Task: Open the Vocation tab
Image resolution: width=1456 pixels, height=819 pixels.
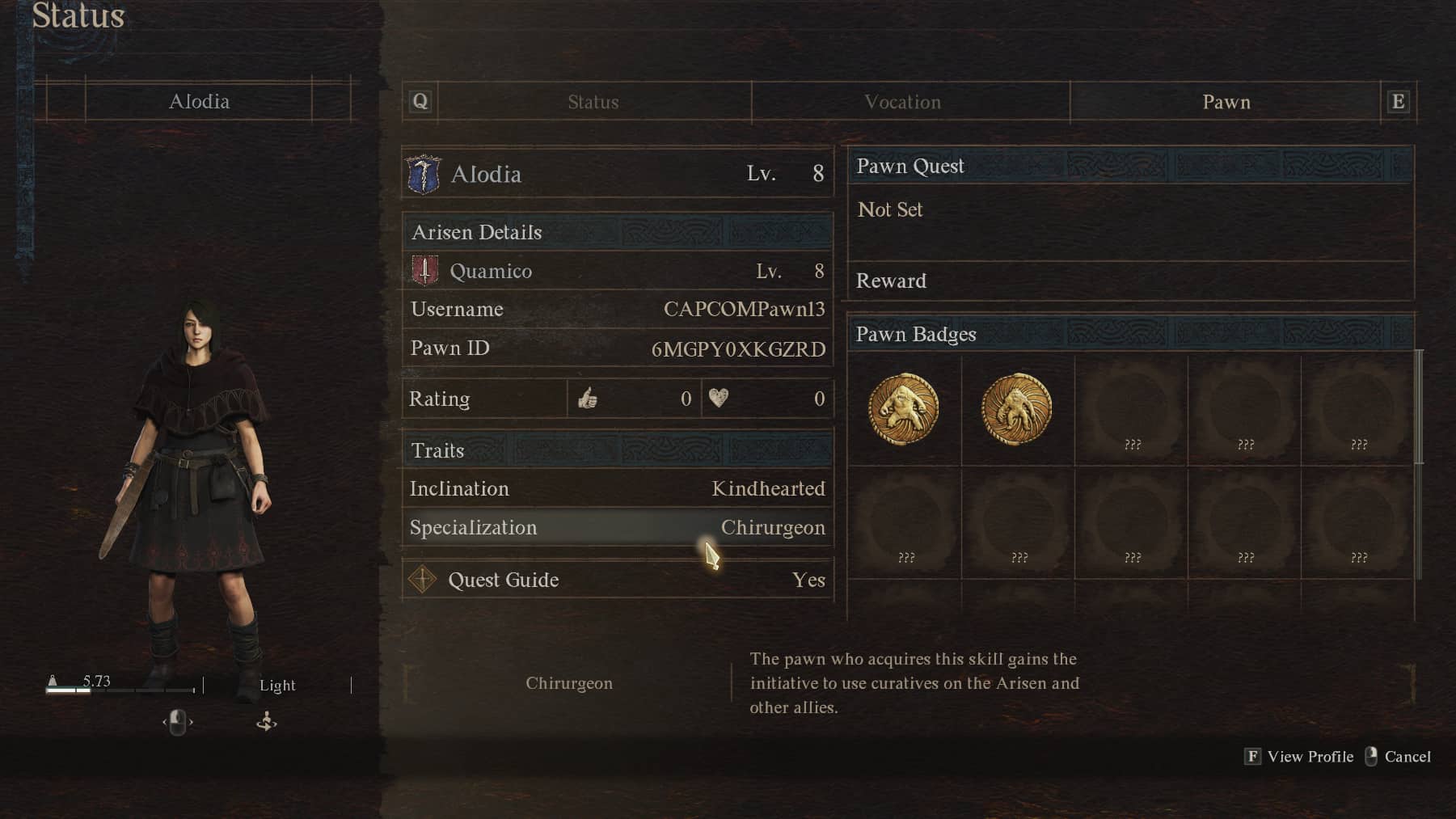Action: point(903,102)
